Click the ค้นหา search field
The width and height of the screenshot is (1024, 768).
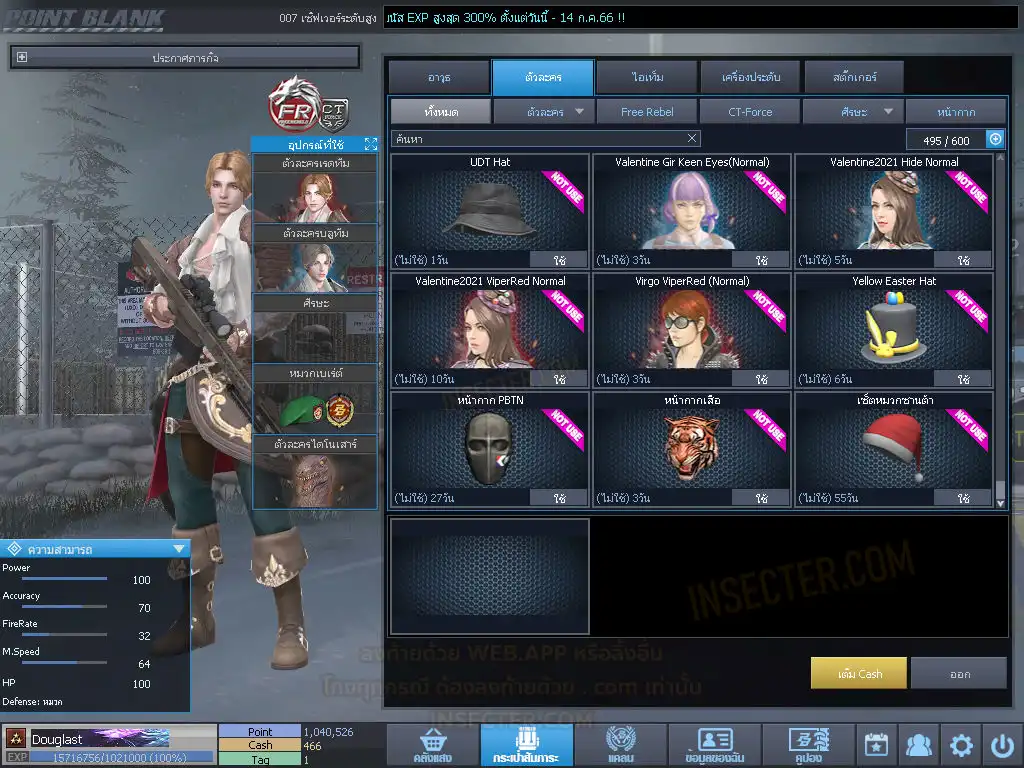(x=535, y=139)
